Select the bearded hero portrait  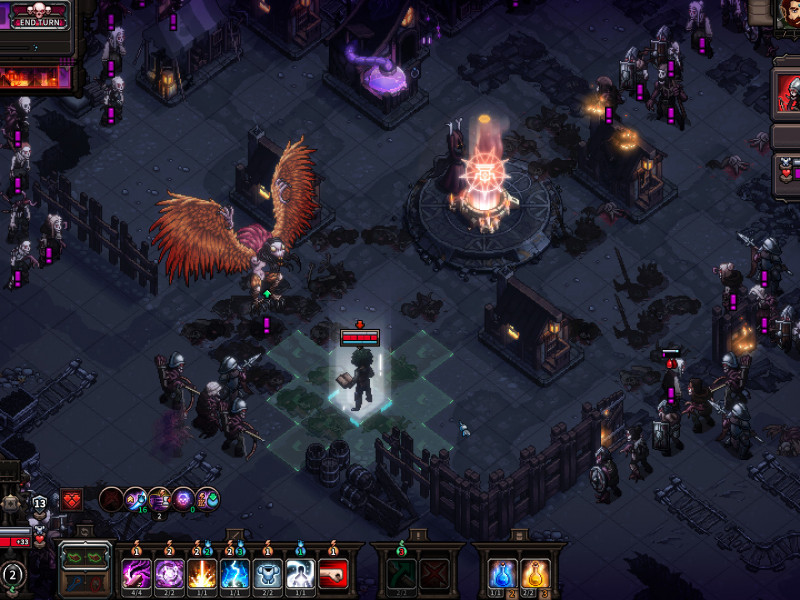click(787, 12)
